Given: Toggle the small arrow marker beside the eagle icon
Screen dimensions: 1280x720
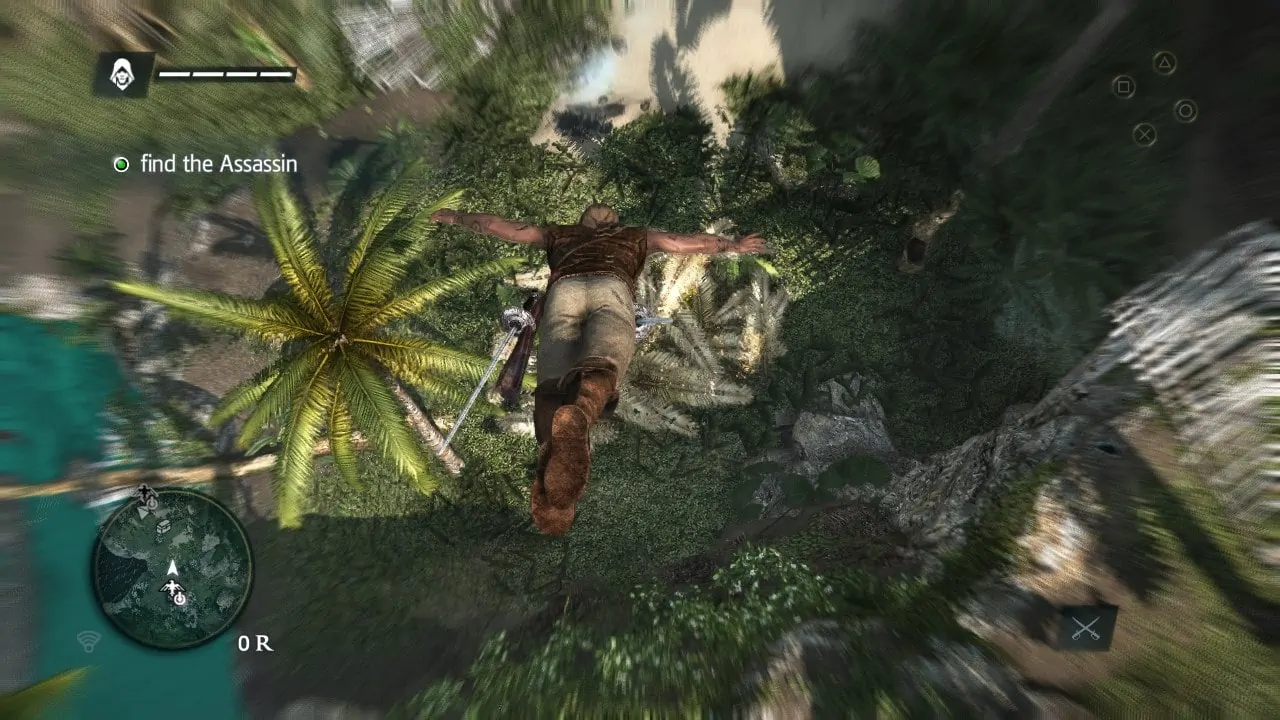Looking at the screenshot, I should [143, 512].
